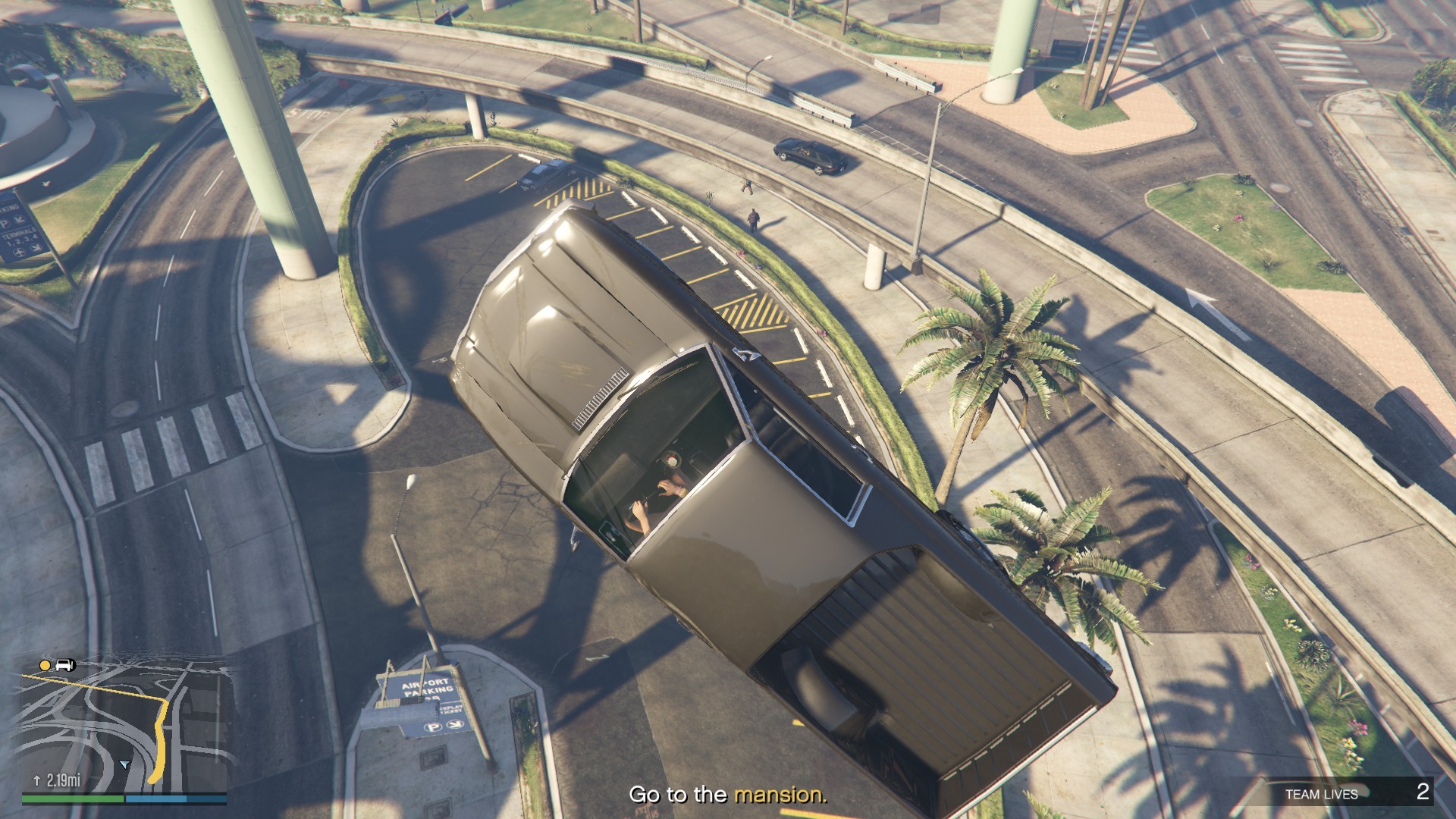This screenshot has height=819, width=1456.
Task: Select the player arrow marker on minimap
Action: point(124,764)
